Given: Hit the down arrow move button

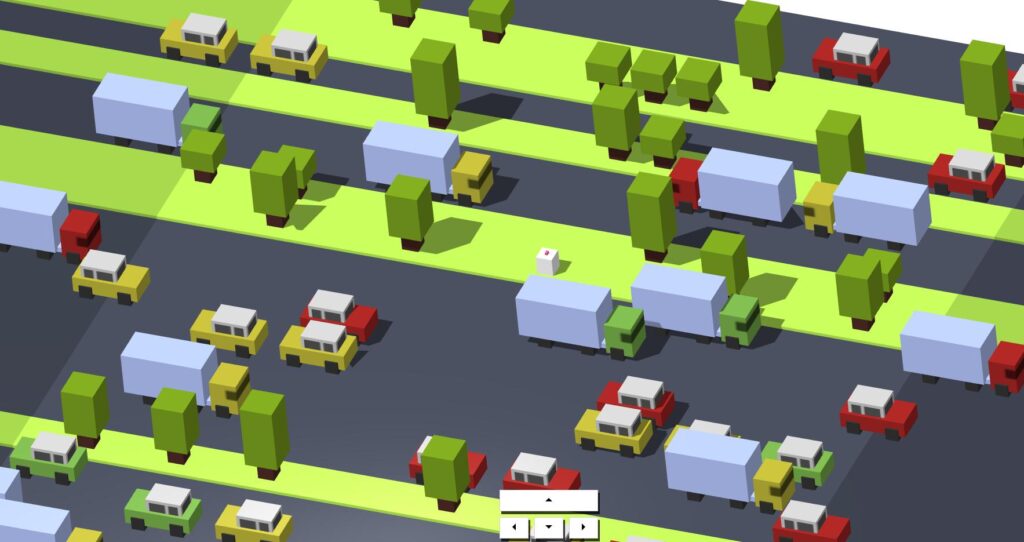Looking at the screenshot, I should click(x=548, y=526).
